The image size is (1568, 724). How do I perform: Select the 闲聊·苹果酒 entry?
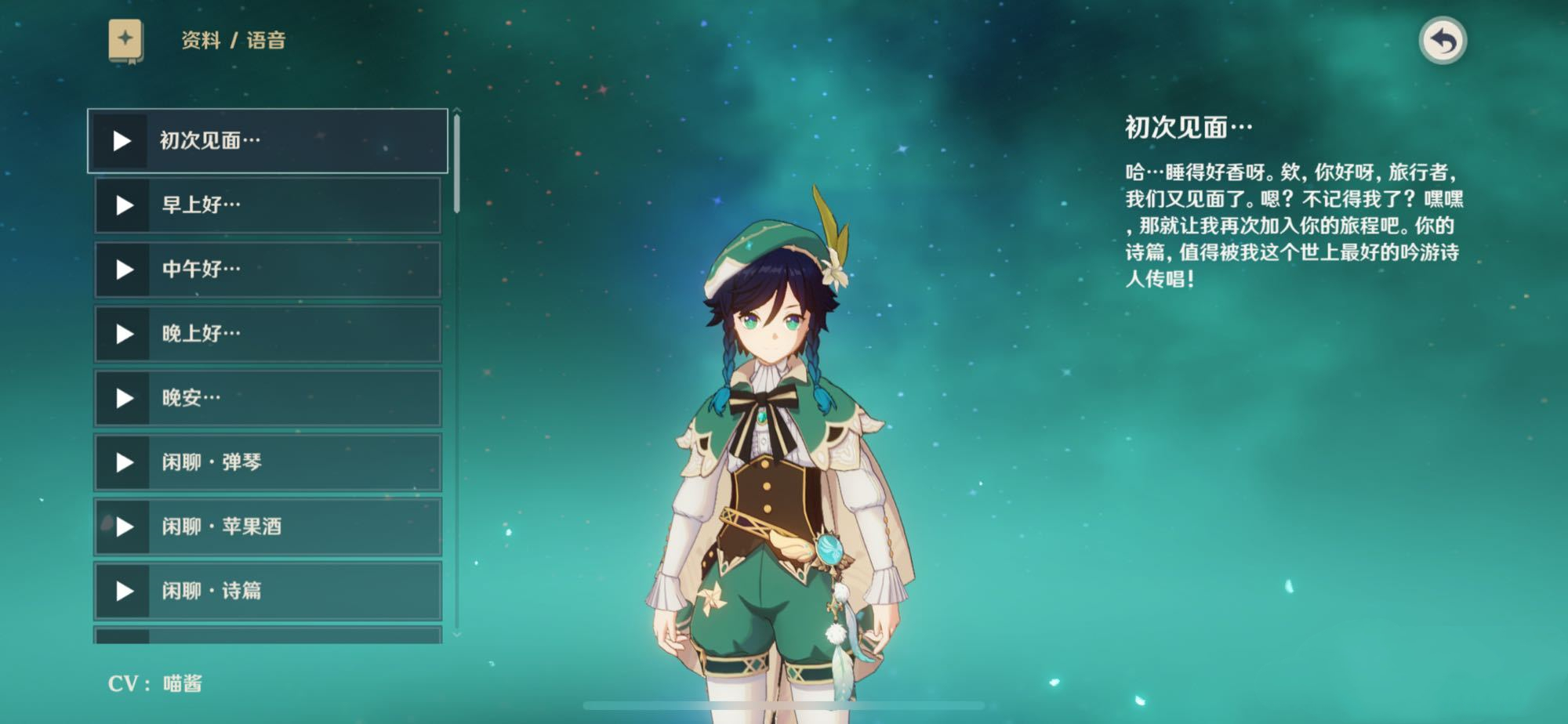(x=268, y=527)
